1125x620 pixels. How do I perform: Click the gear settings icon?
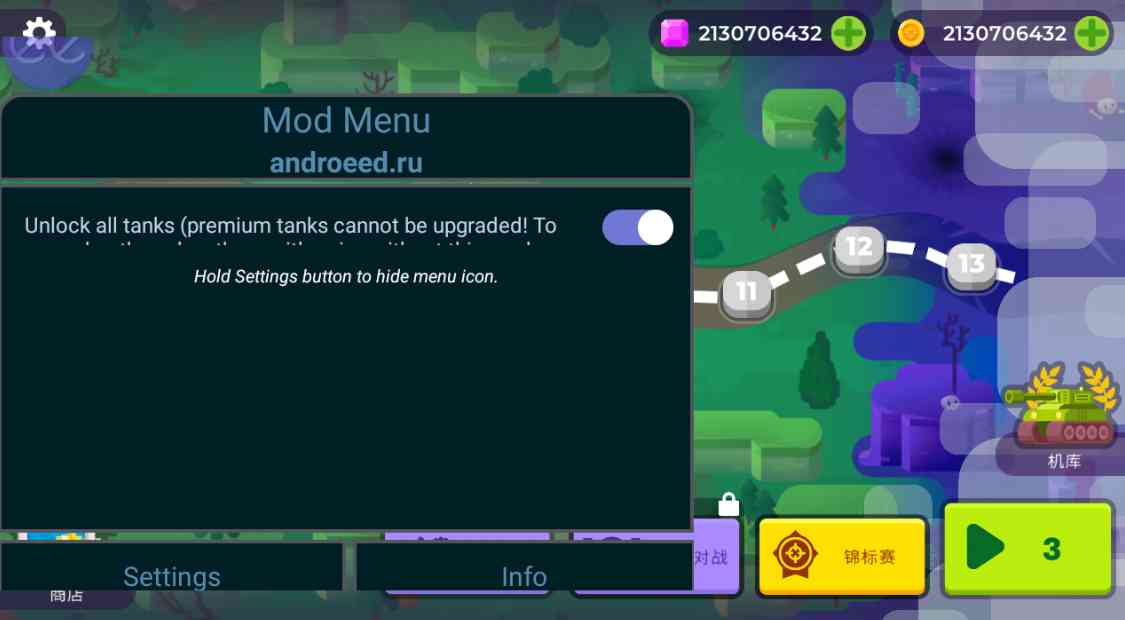click(x=39, y=32)
